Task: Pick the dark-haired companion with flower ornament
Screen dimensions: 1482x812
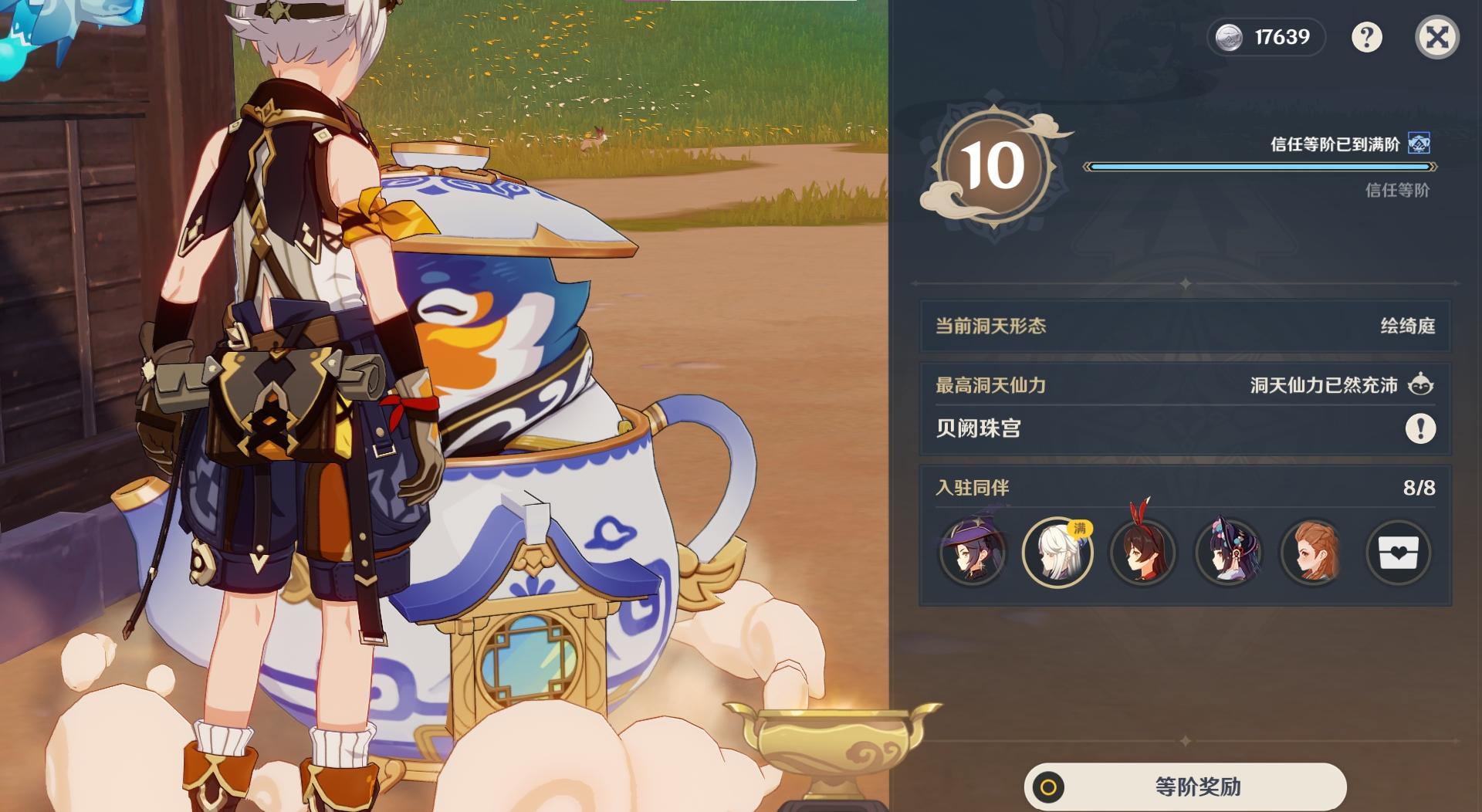Action: (x=1228, y=553)
